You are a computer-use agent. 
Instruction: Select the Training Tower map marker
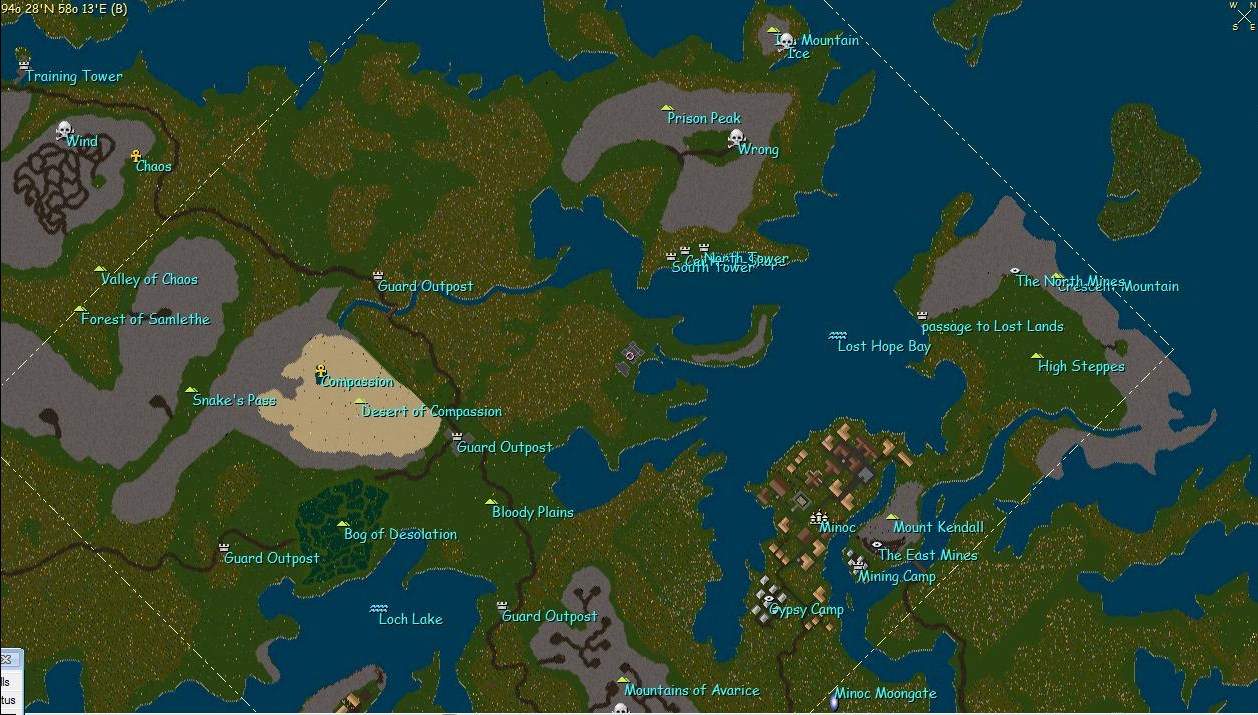click(24, 66)
